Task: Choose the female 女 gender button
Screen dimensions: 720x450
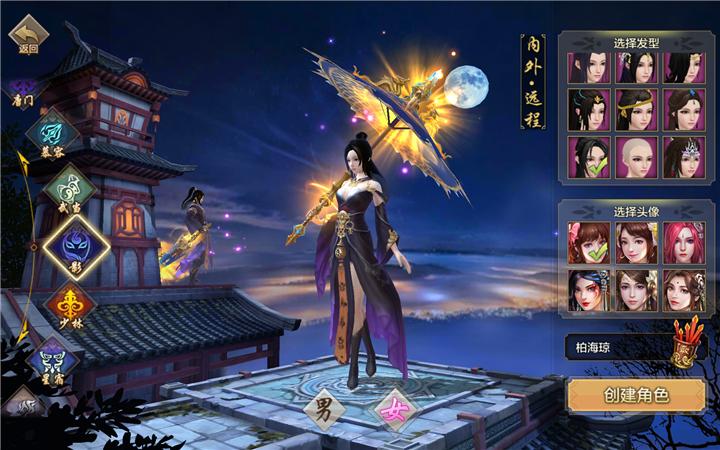Action: coord(394,408)
